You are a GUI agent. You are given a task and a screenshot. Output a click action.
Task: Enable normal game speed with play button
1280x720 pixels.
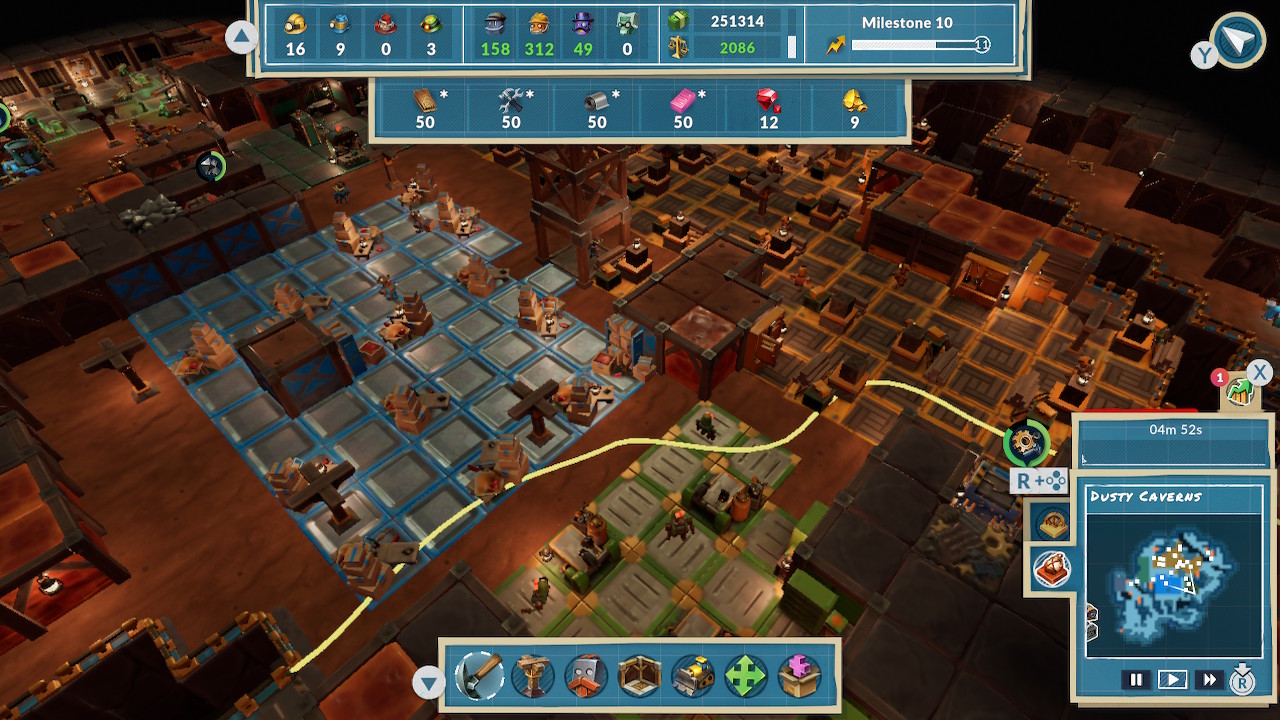click(1172, 679)
